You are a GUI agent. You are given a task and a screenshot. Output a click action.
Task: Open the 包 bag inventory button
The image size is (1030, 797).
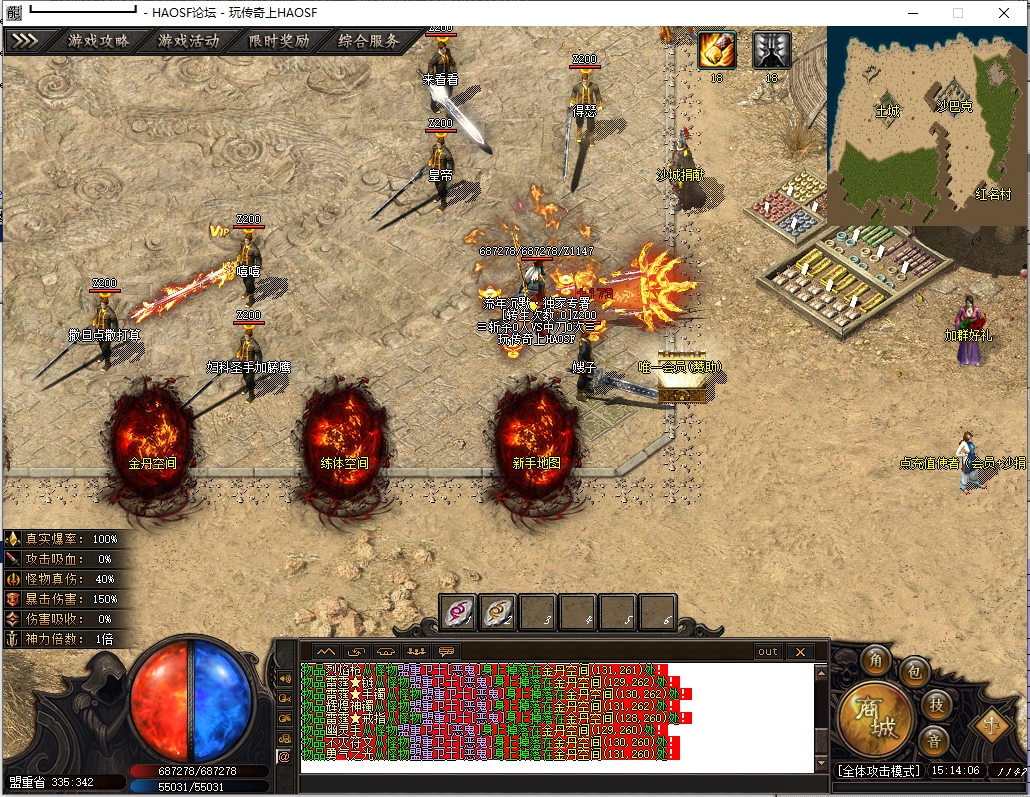[913, 671]
